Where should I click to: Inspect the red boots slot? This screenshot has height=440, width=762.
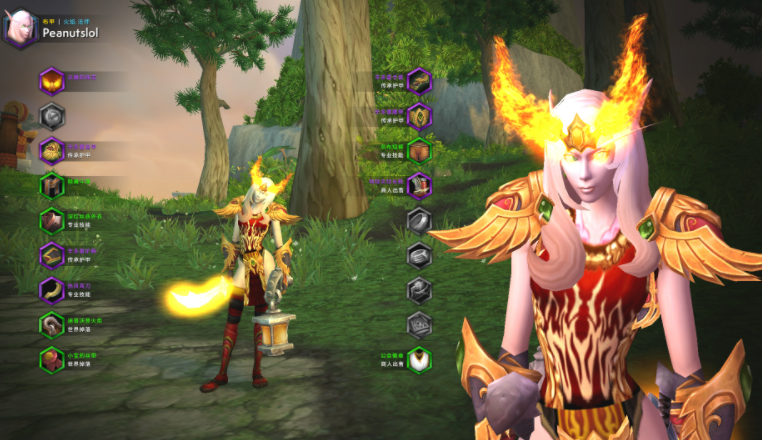click(x=420, y=186)
